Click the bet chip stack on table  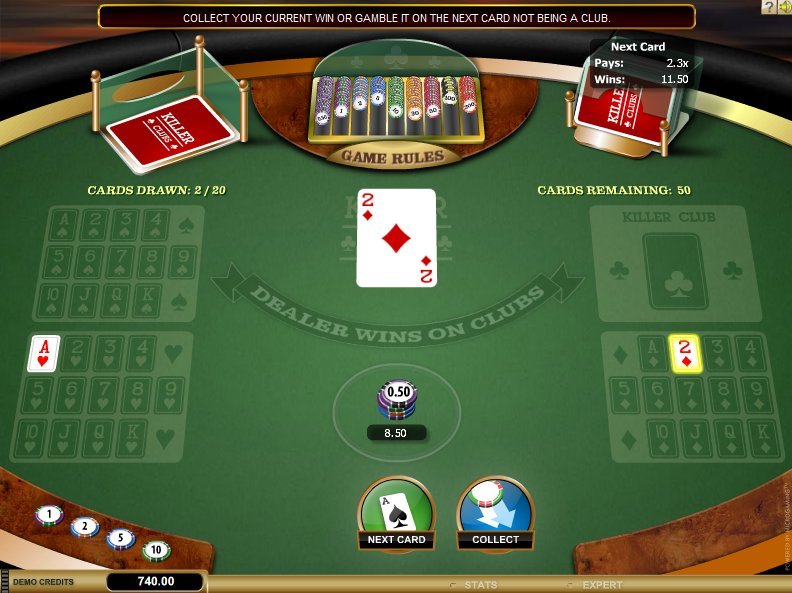(396, 402)
